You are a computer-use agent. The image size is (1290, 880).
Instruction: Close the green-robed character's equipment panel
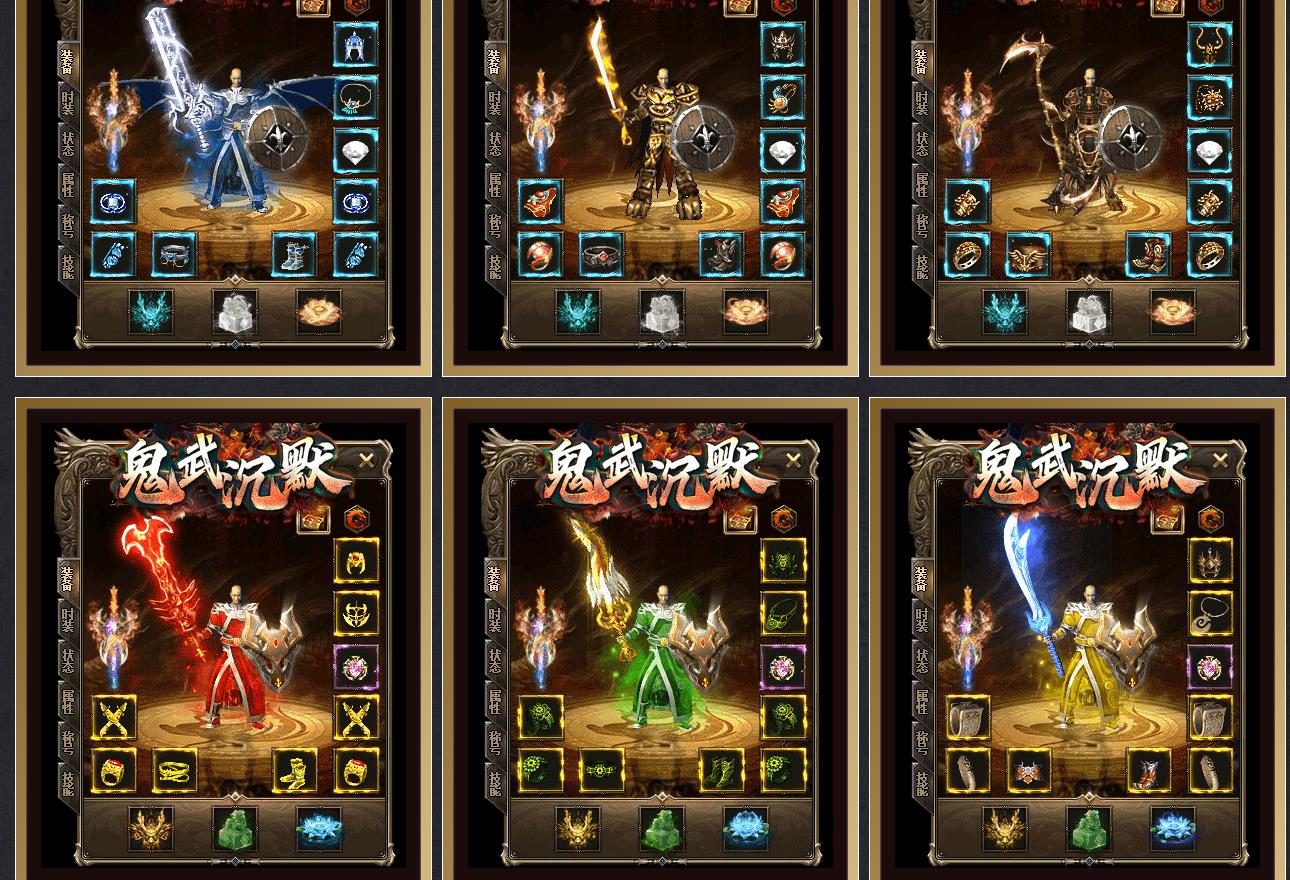(x=793, y=460)
